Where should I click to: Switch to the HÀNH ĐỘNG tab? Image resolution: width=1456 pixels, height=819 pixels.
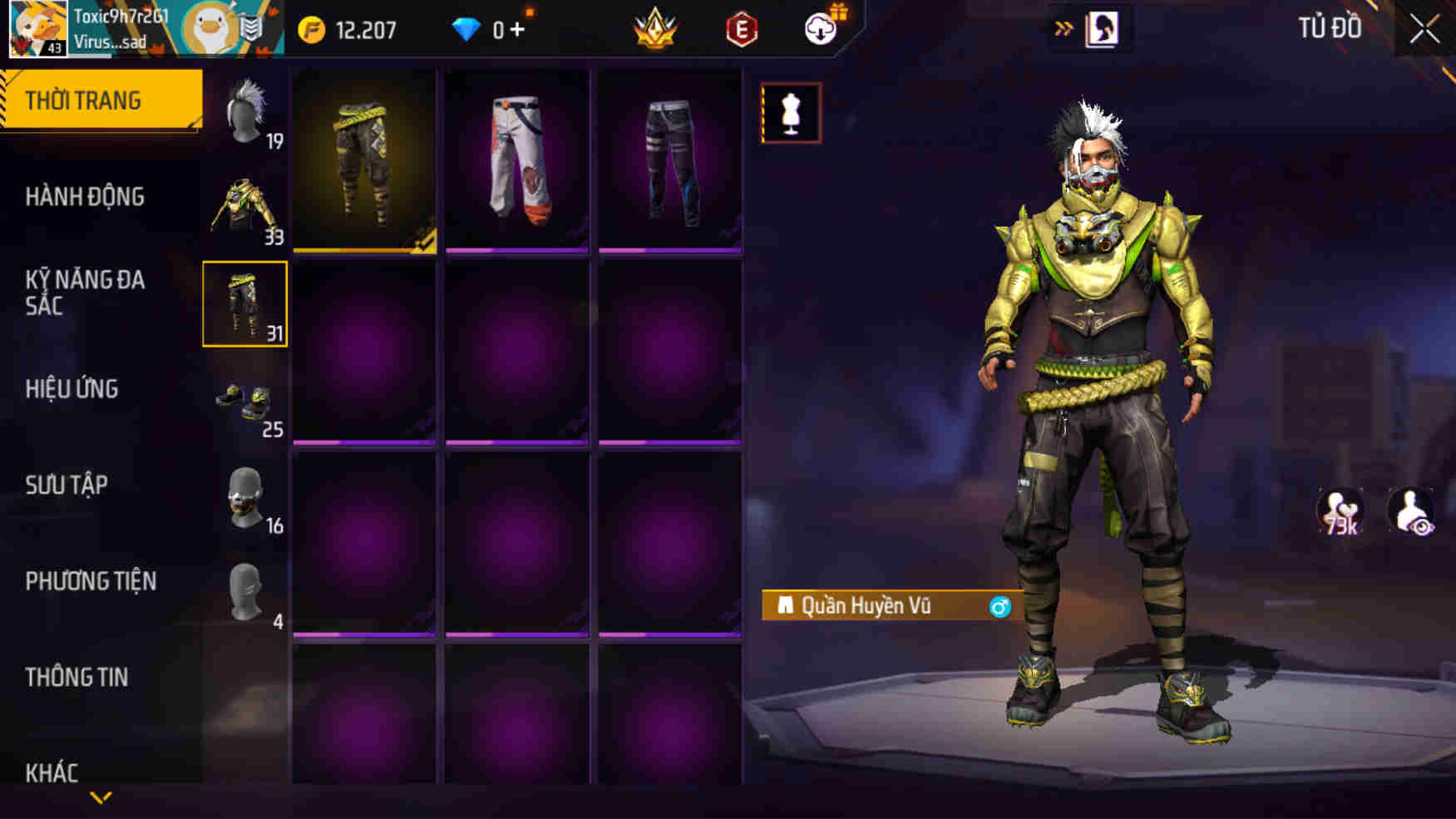(x=86, y=196)
